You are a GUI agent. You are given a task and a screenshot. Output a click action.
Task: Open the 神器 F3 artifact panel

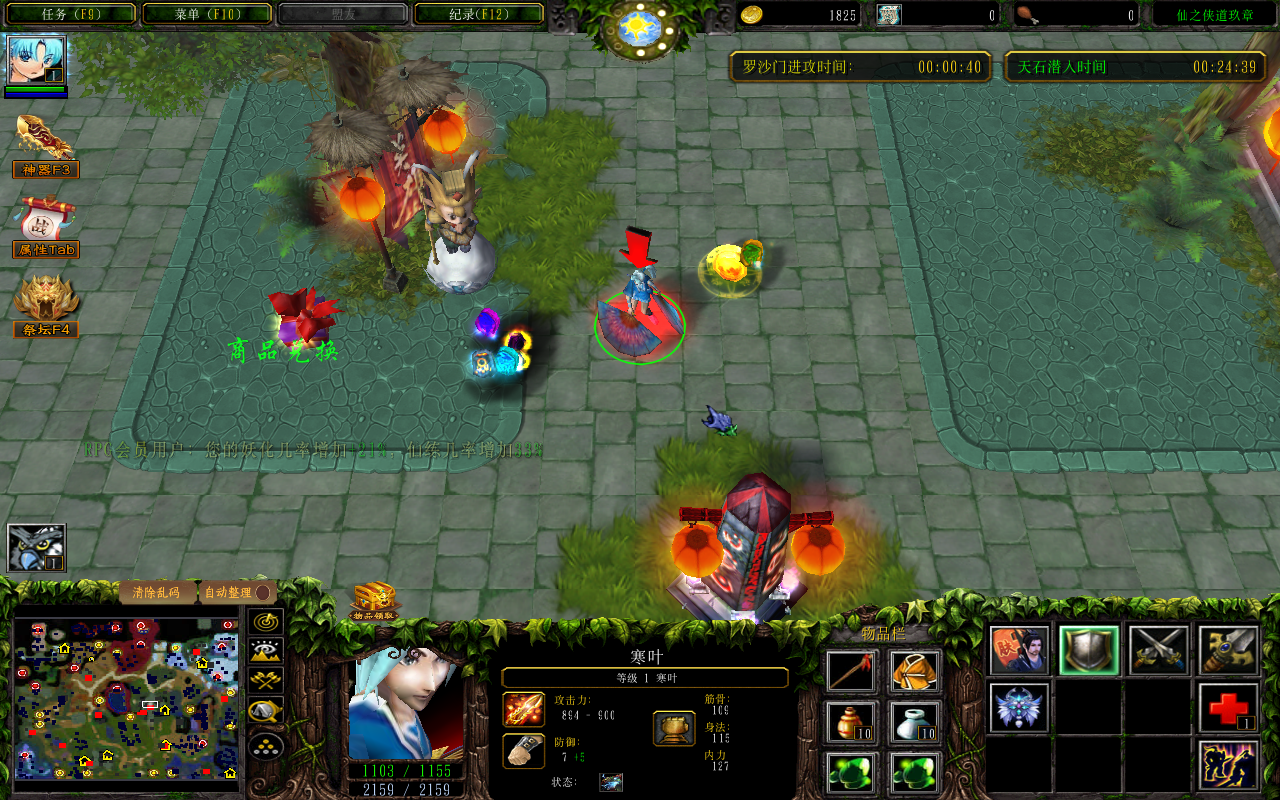45,146
